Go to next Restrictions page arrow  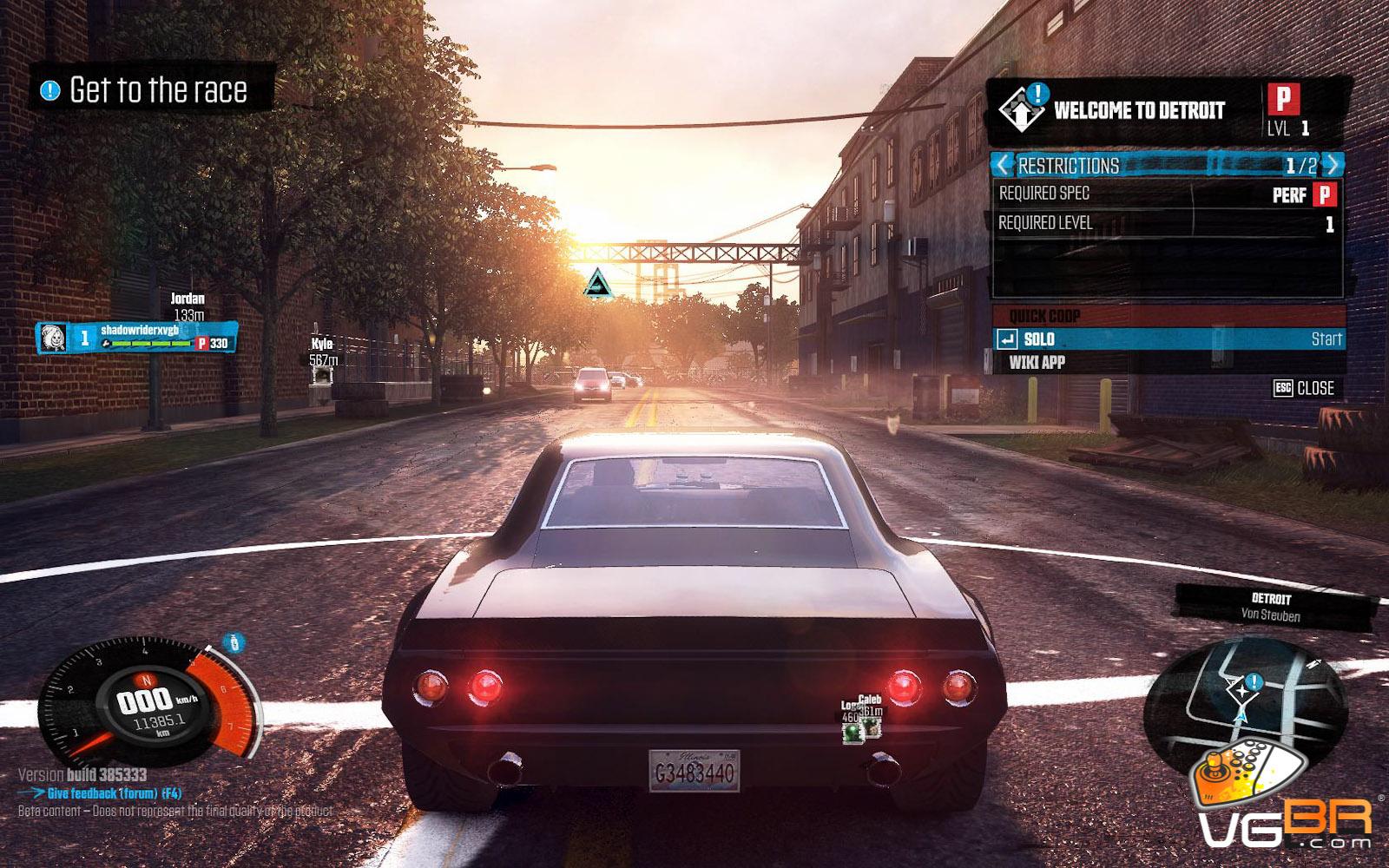(x=1333, y=164)
